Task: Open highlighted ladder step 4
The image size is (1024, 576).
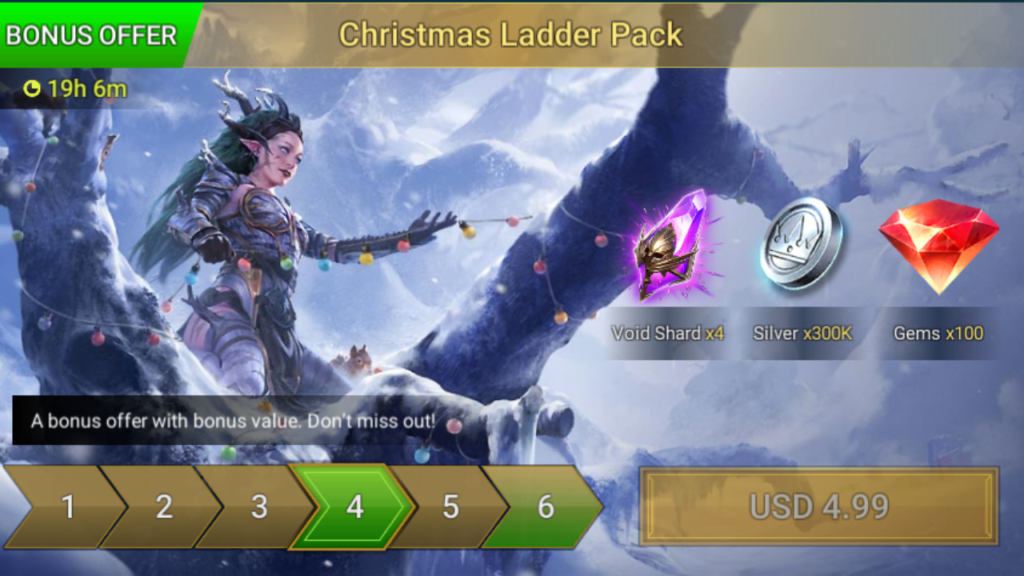Action: (x=354, y=507)
